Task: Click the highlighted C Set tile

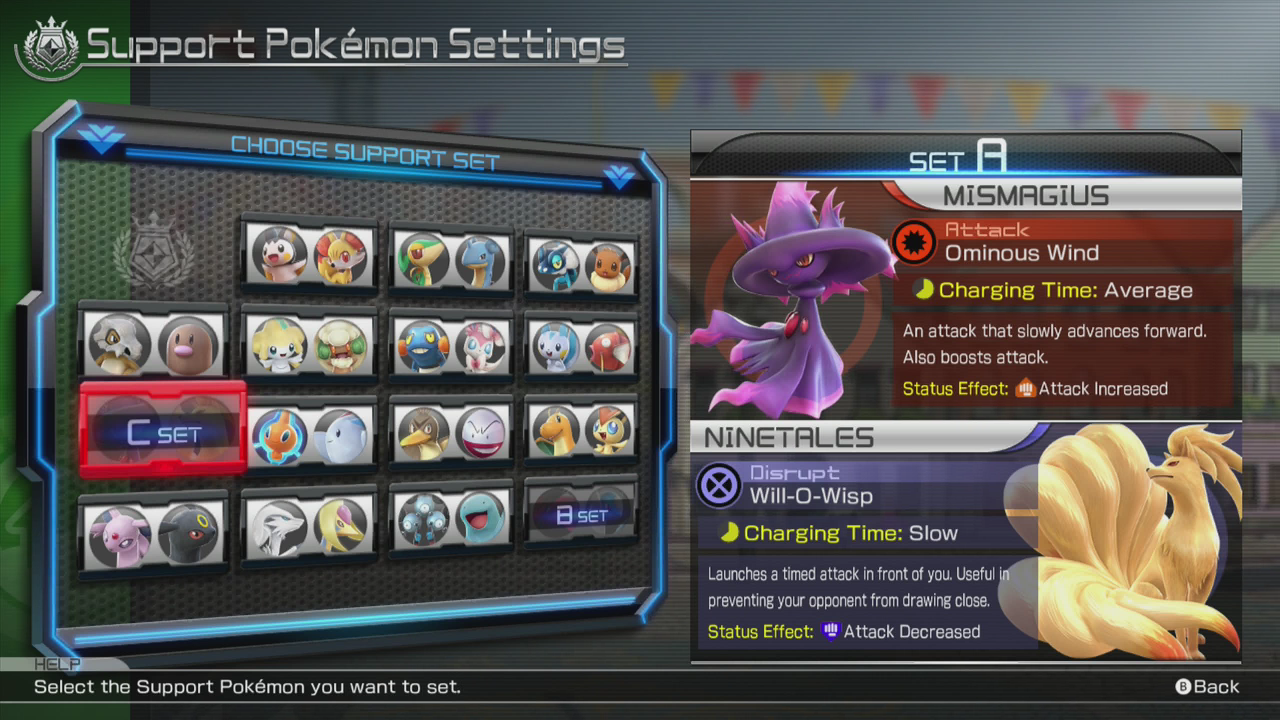Action: tap(163, 432)
